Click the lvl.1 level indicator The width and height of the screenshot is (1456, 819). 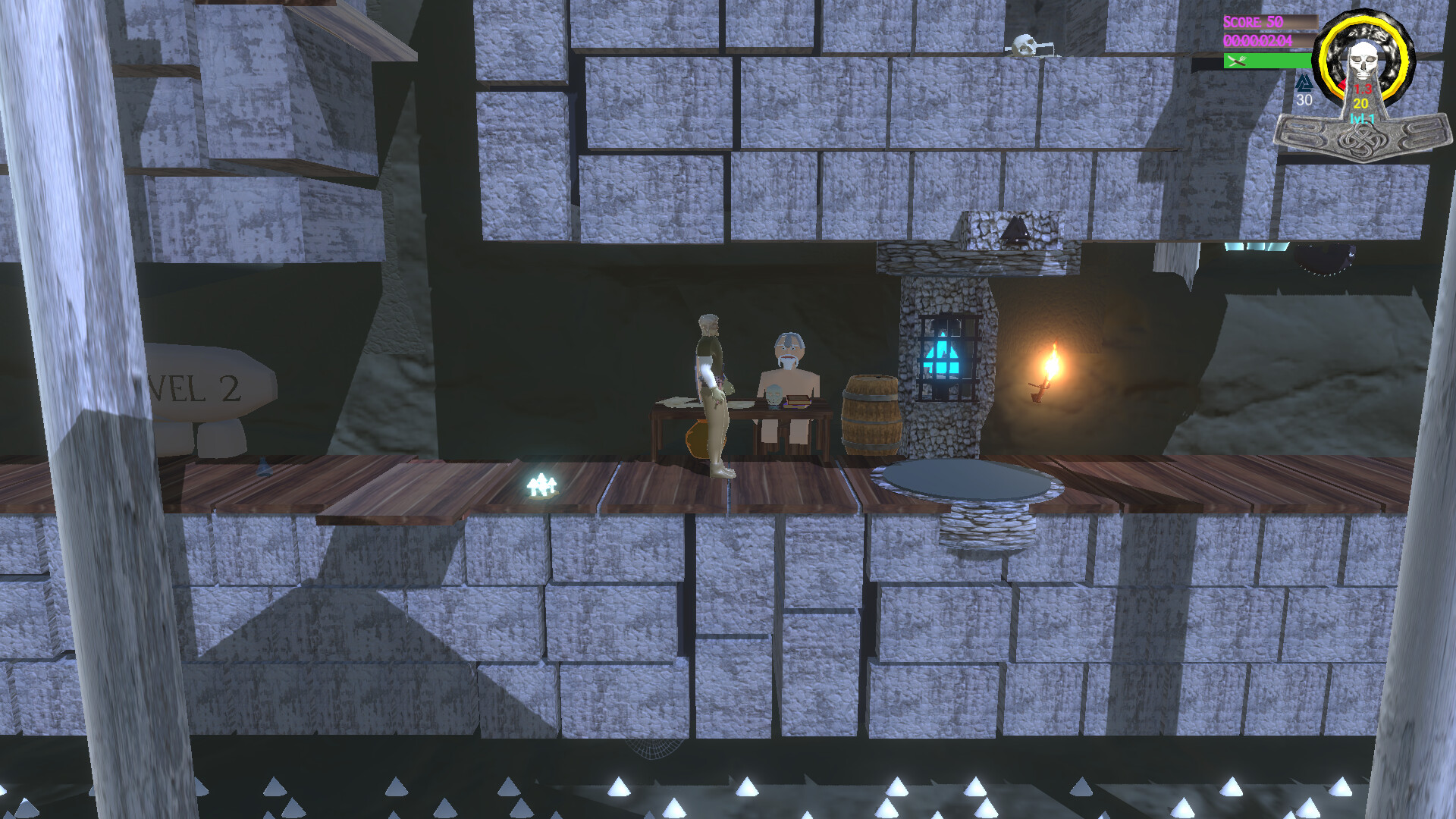point(1362,119)
